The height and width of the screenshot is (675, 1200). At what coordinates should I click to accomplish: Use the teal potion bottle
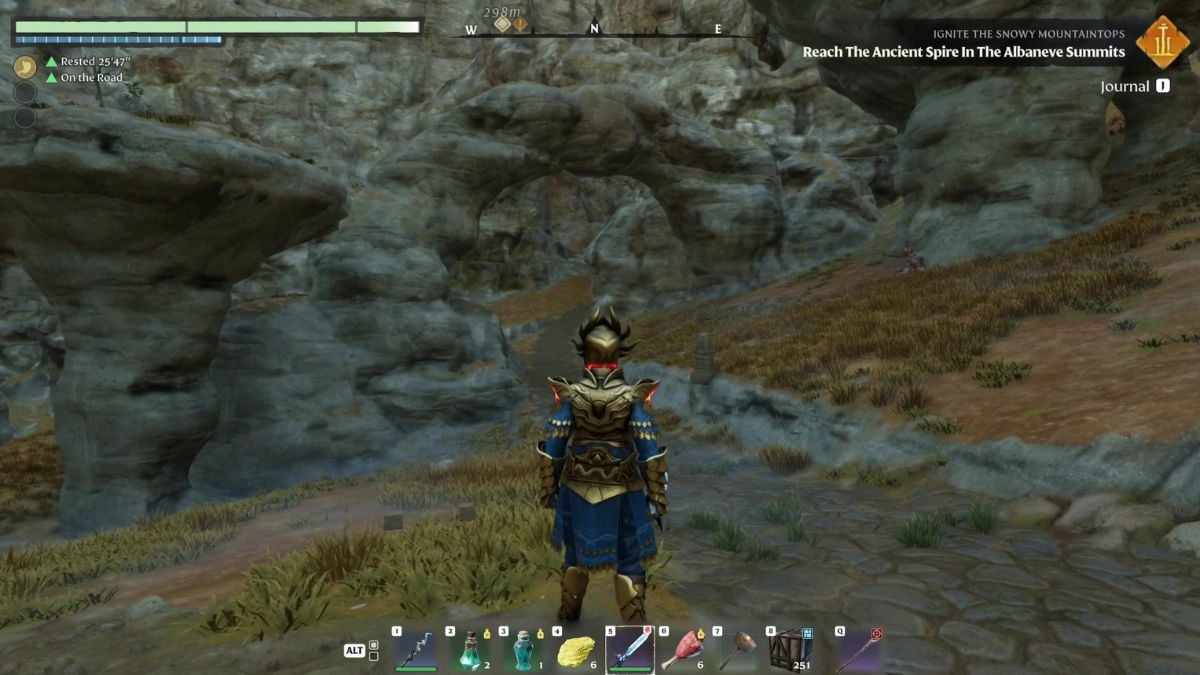522,651
